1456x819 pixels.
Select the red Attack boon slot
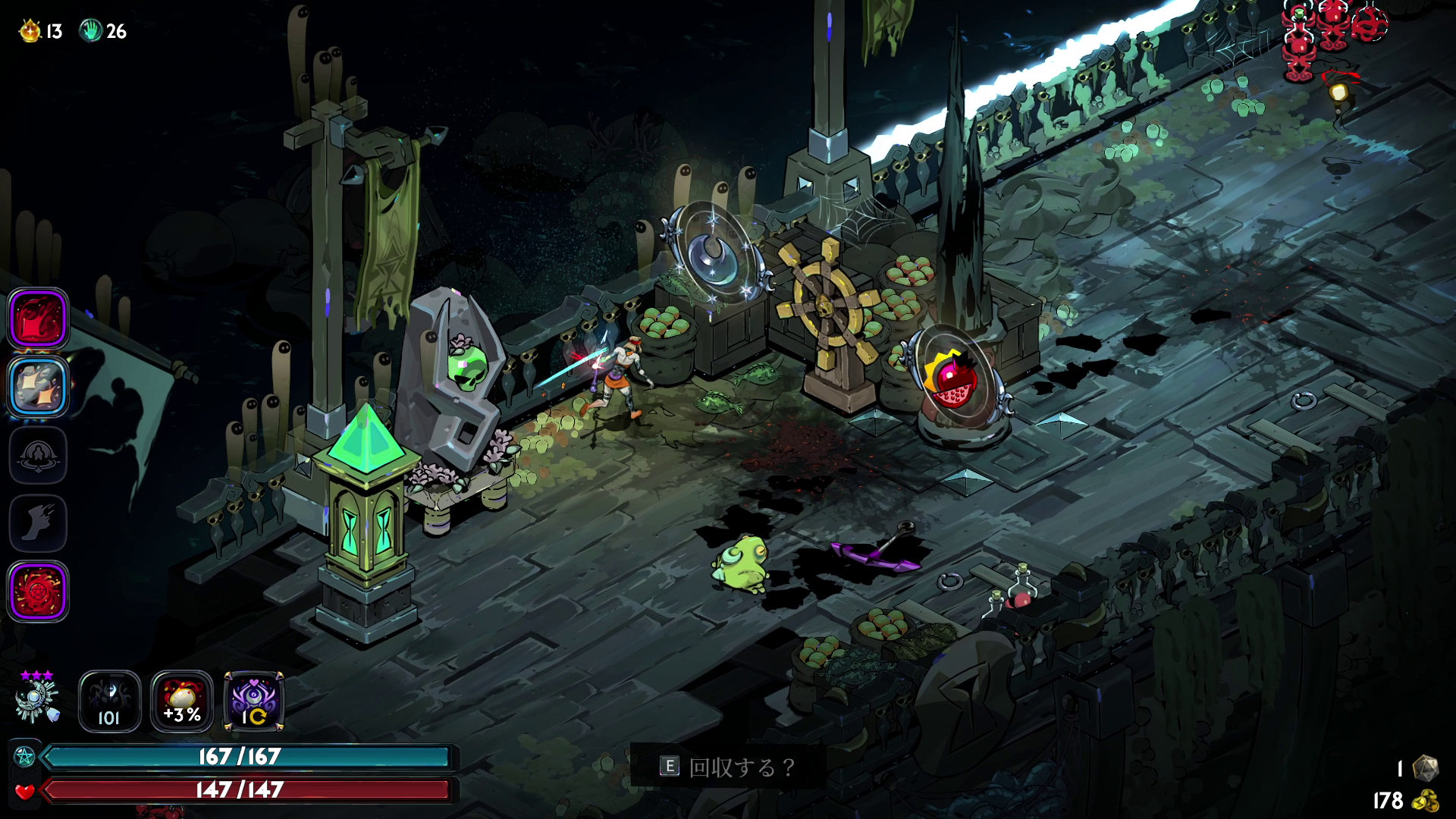pos(38,318)
